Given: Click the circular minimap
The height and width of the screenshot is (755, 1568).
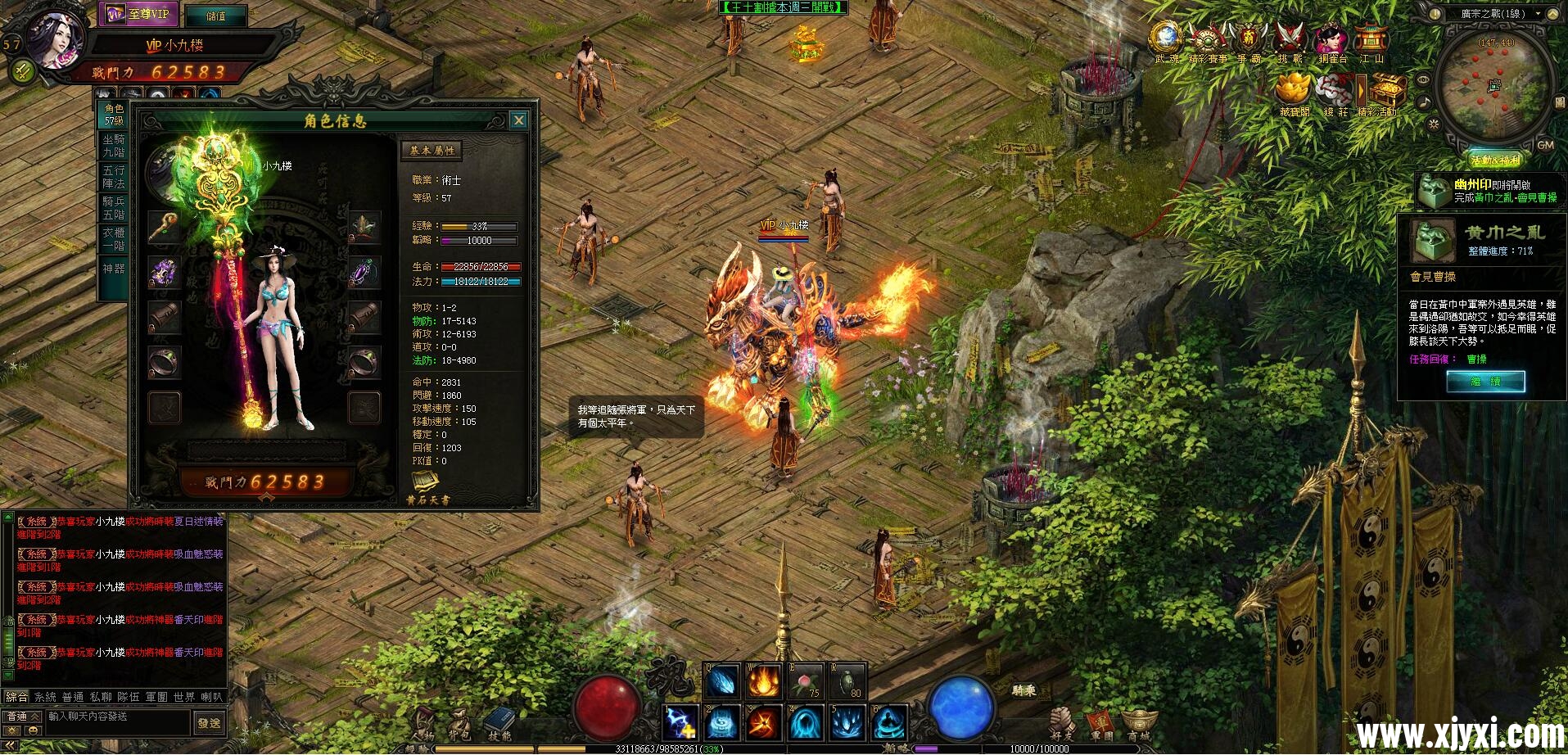Looking at the screenshot, I should [1496, 86].
